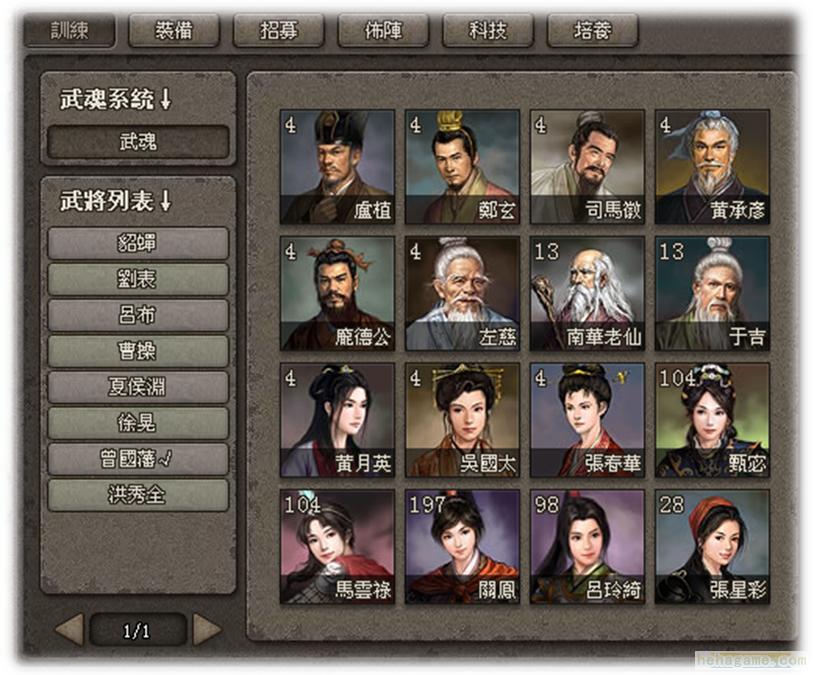The image size is (813, 675).
Task: Go to the next page arrow
Action: (207, 630)
